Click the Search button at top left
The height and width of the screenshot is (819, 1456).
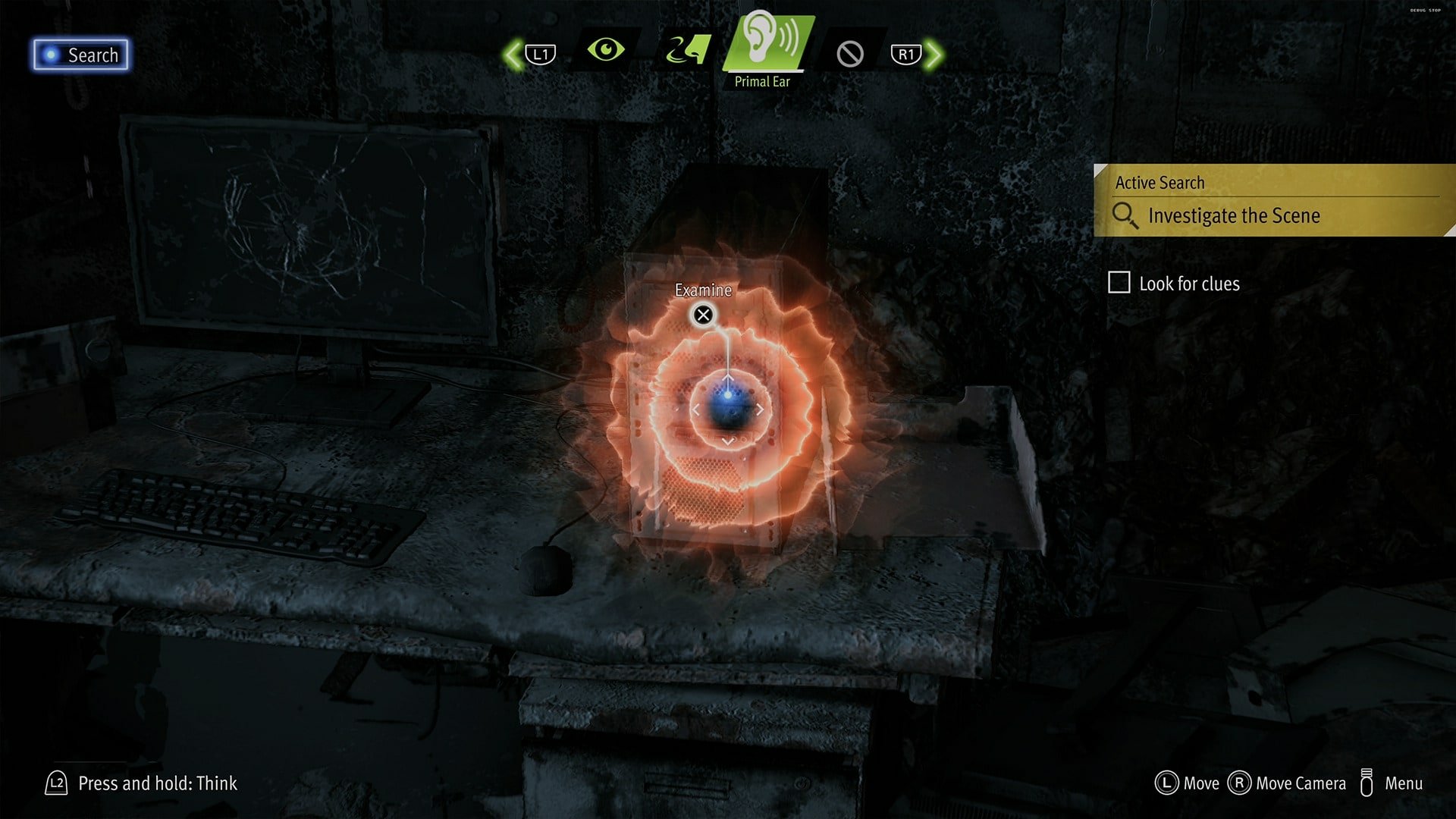(x=80, y=55)
